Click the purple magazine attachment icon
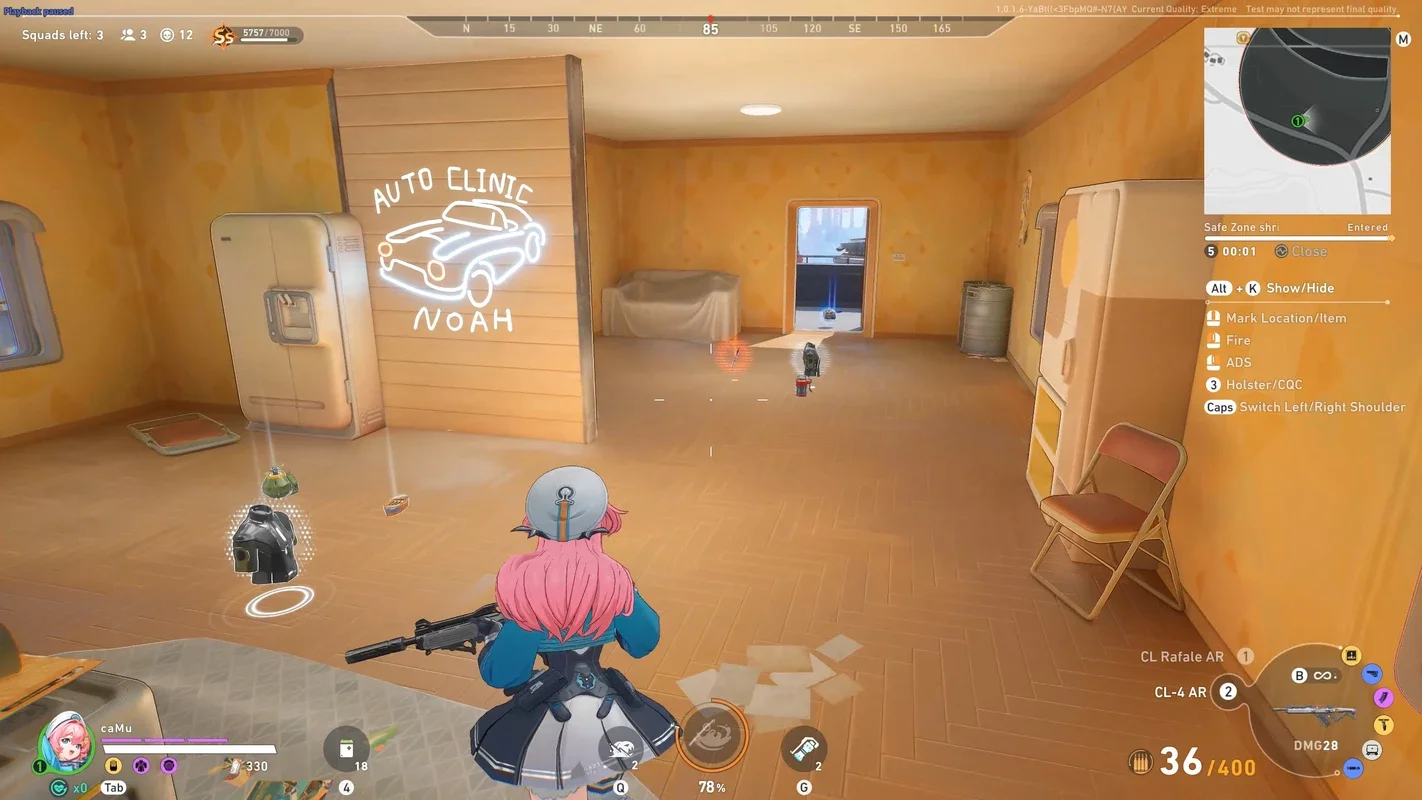The image size is (1422, 800). [x=1383, y=697]
